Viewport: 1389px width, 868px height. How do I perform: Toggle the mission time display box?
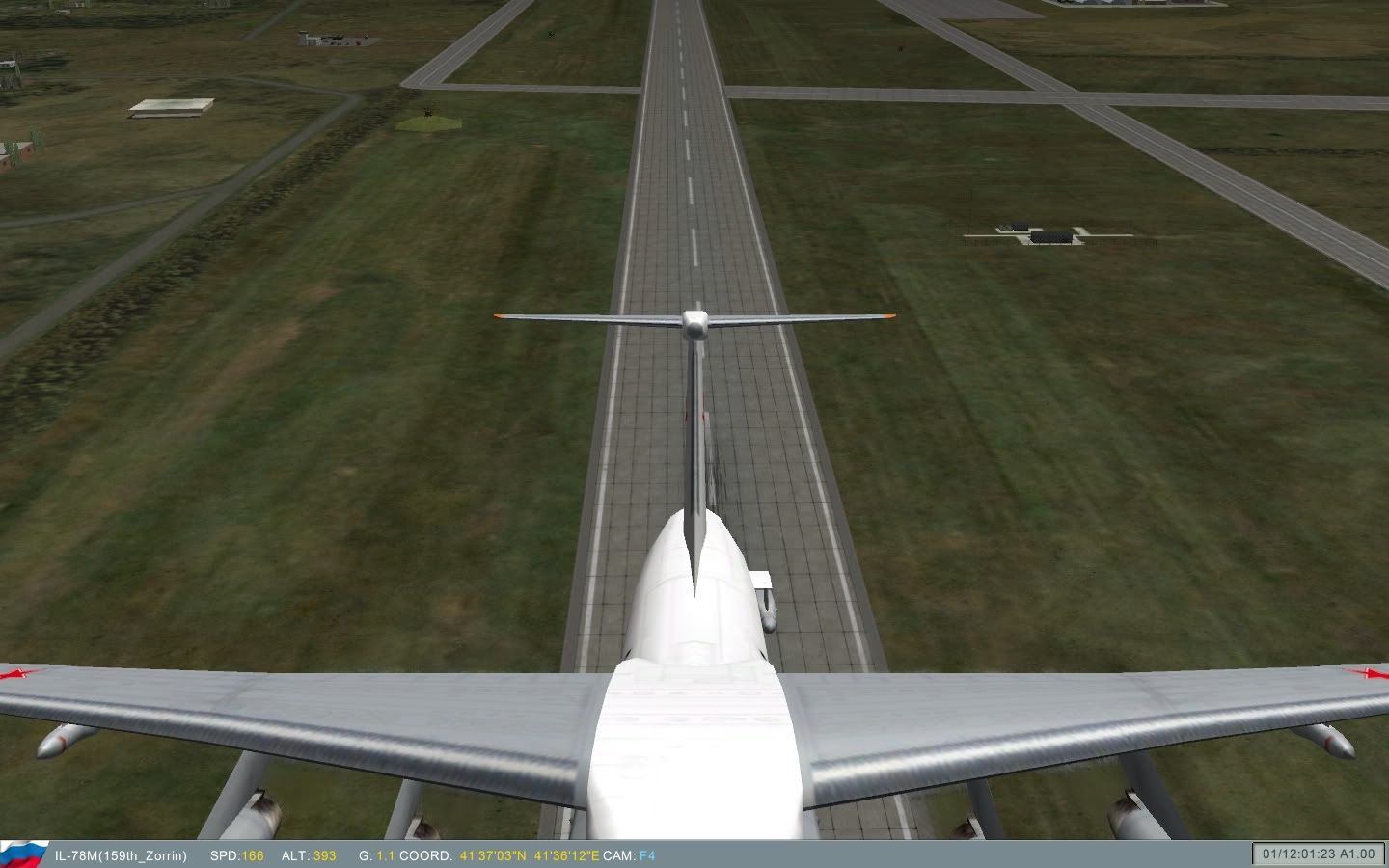pyautogui.click(x=1320, y=853)
